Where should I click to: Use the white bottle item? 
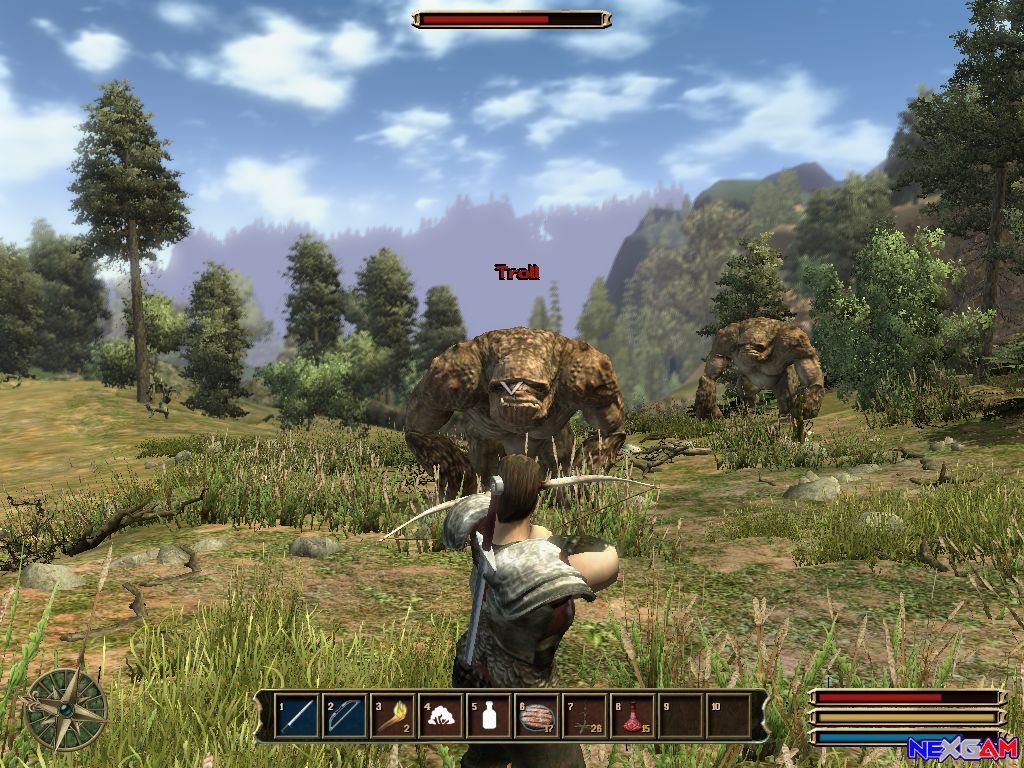tap(489, 716)
